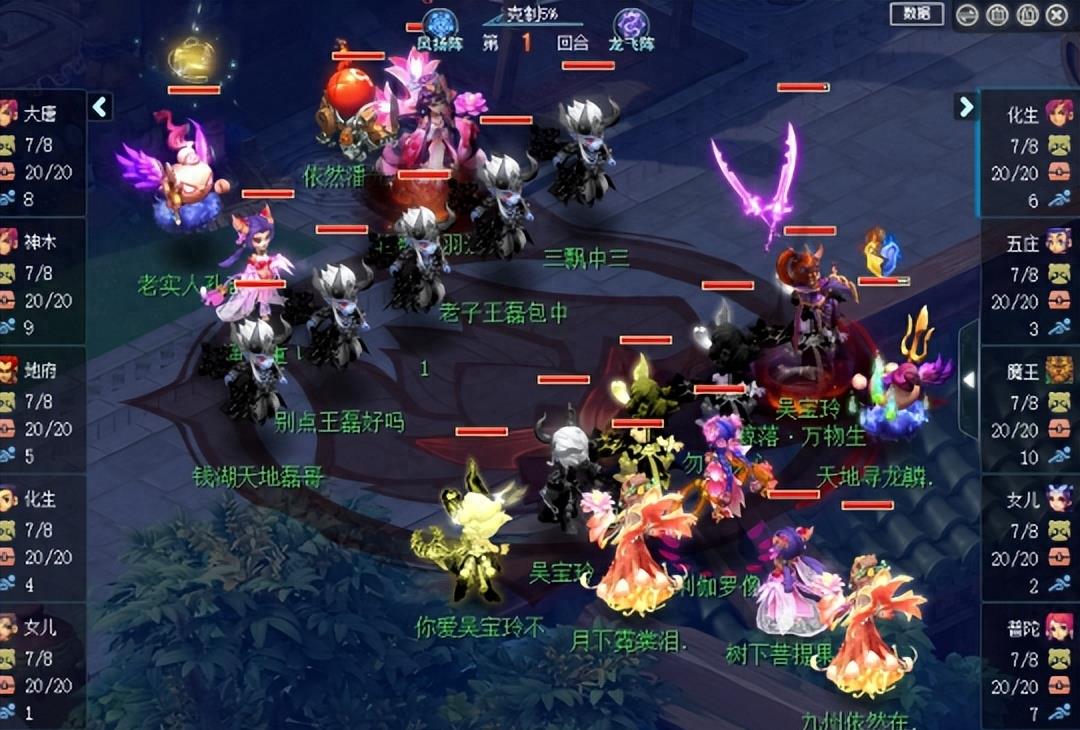
Task: Select the 大唐 team member panel
Action: (42, 154)
